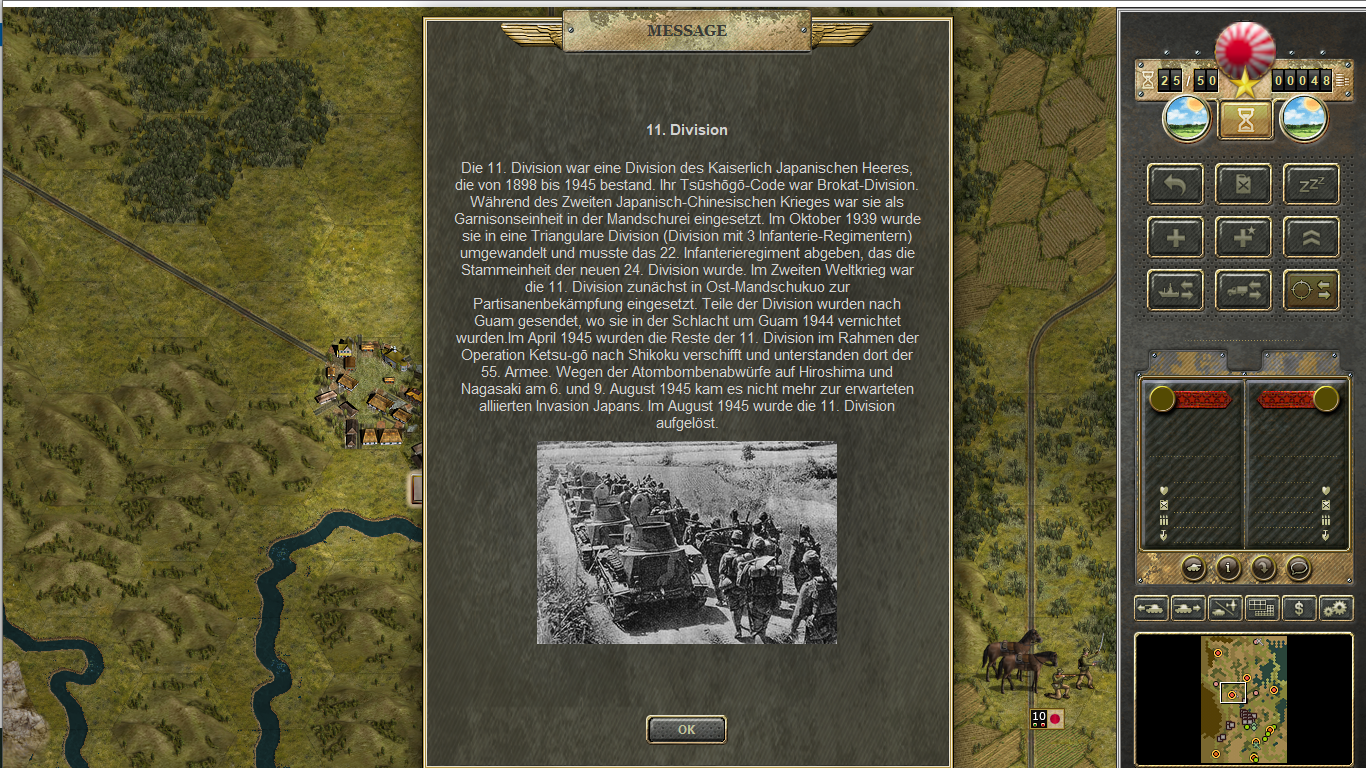Open game options with the gears button
Image resolution: width=1366 pixels, height=768 pixels.
[x=1336, y=607]
